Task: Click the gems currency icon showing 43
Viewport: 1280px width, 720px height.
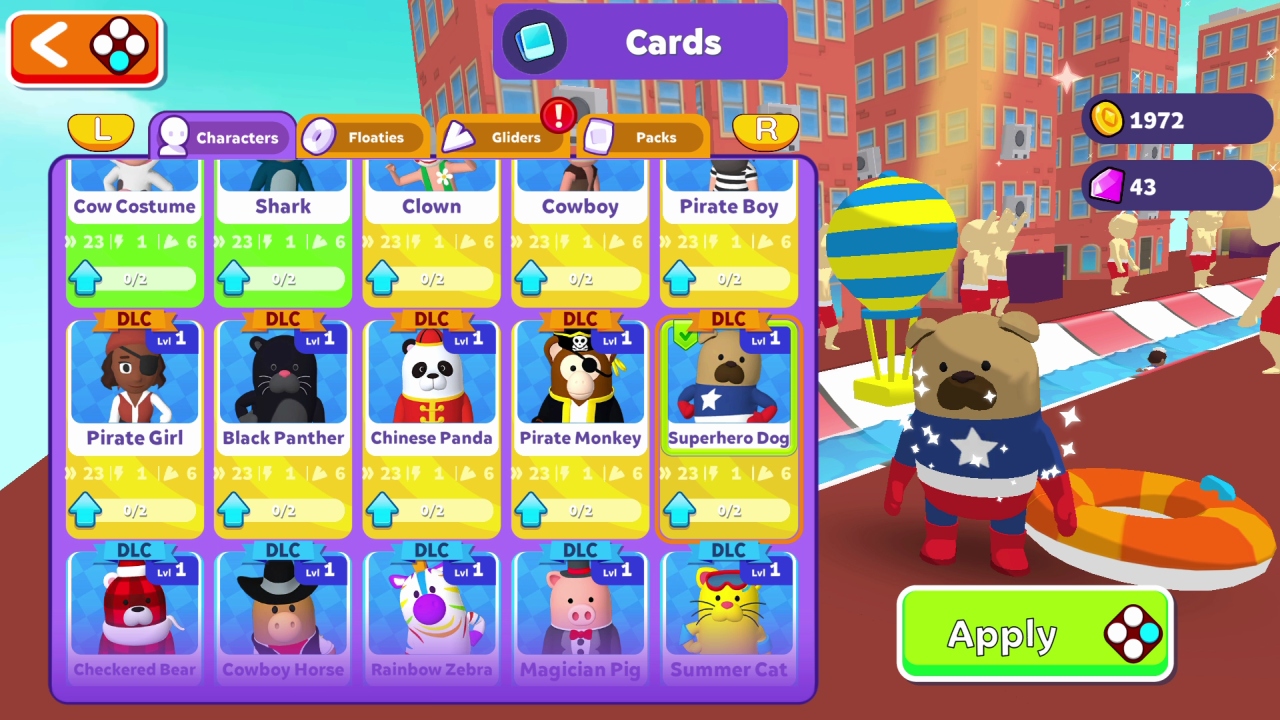Action: click(x=1107, y=186)
